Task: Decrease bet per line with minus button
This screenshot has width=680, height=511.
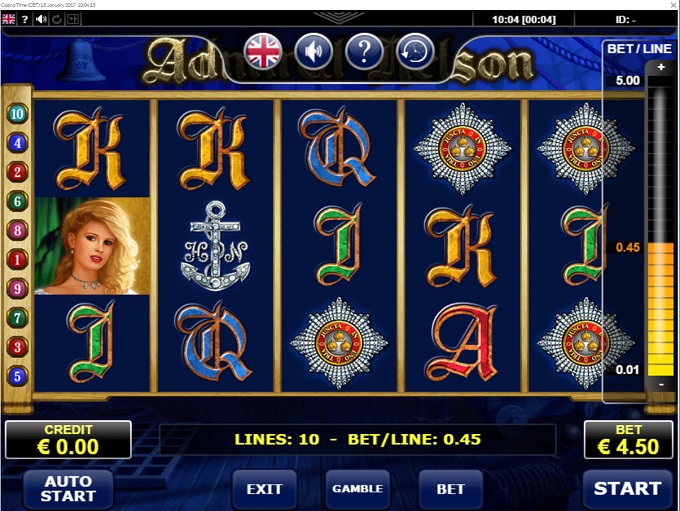Action: click(x=660, y=384)
